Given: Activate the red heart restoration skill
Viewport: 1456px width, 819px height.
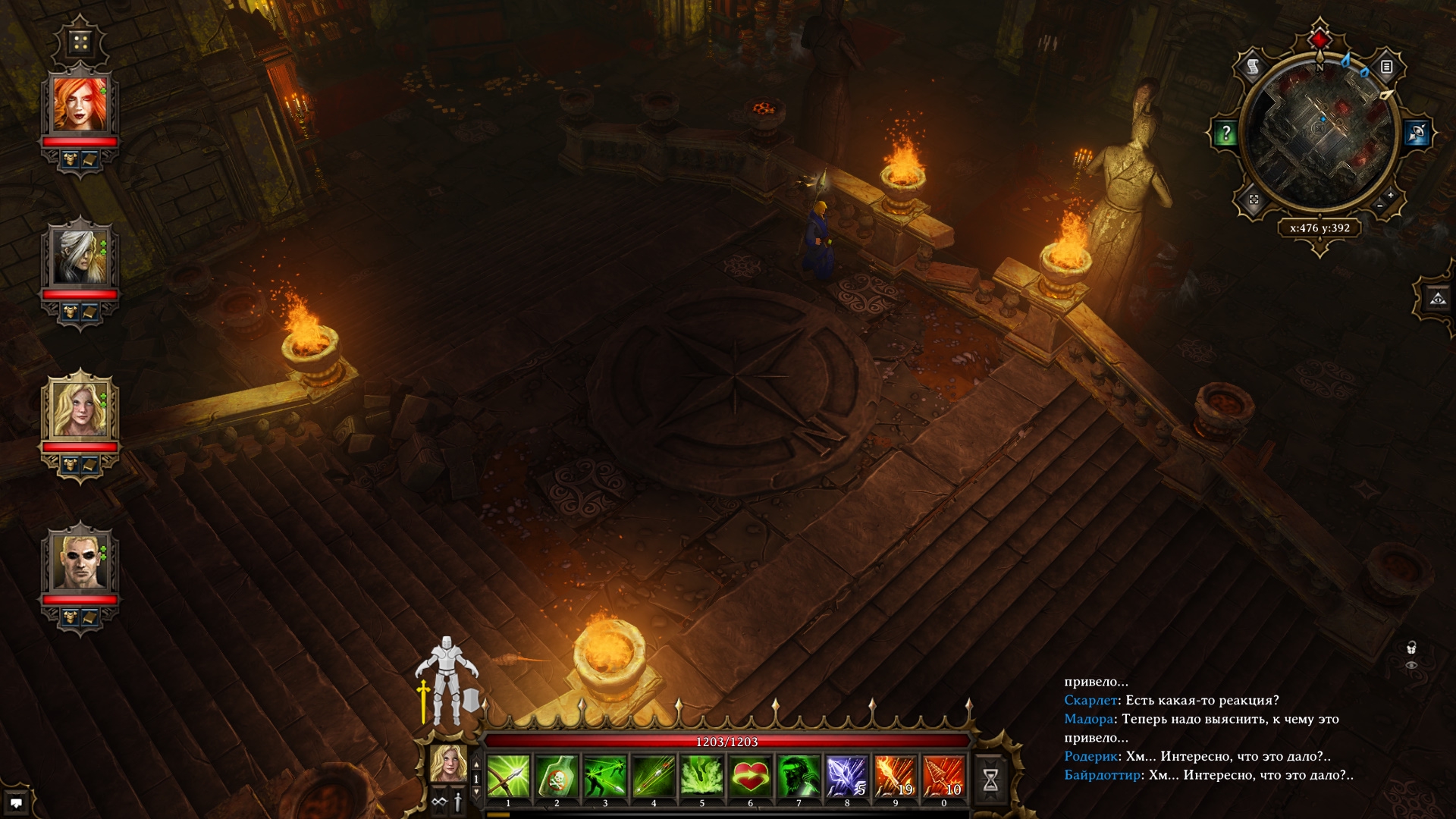Looking at the screenshot, I should tap(751, 777).
